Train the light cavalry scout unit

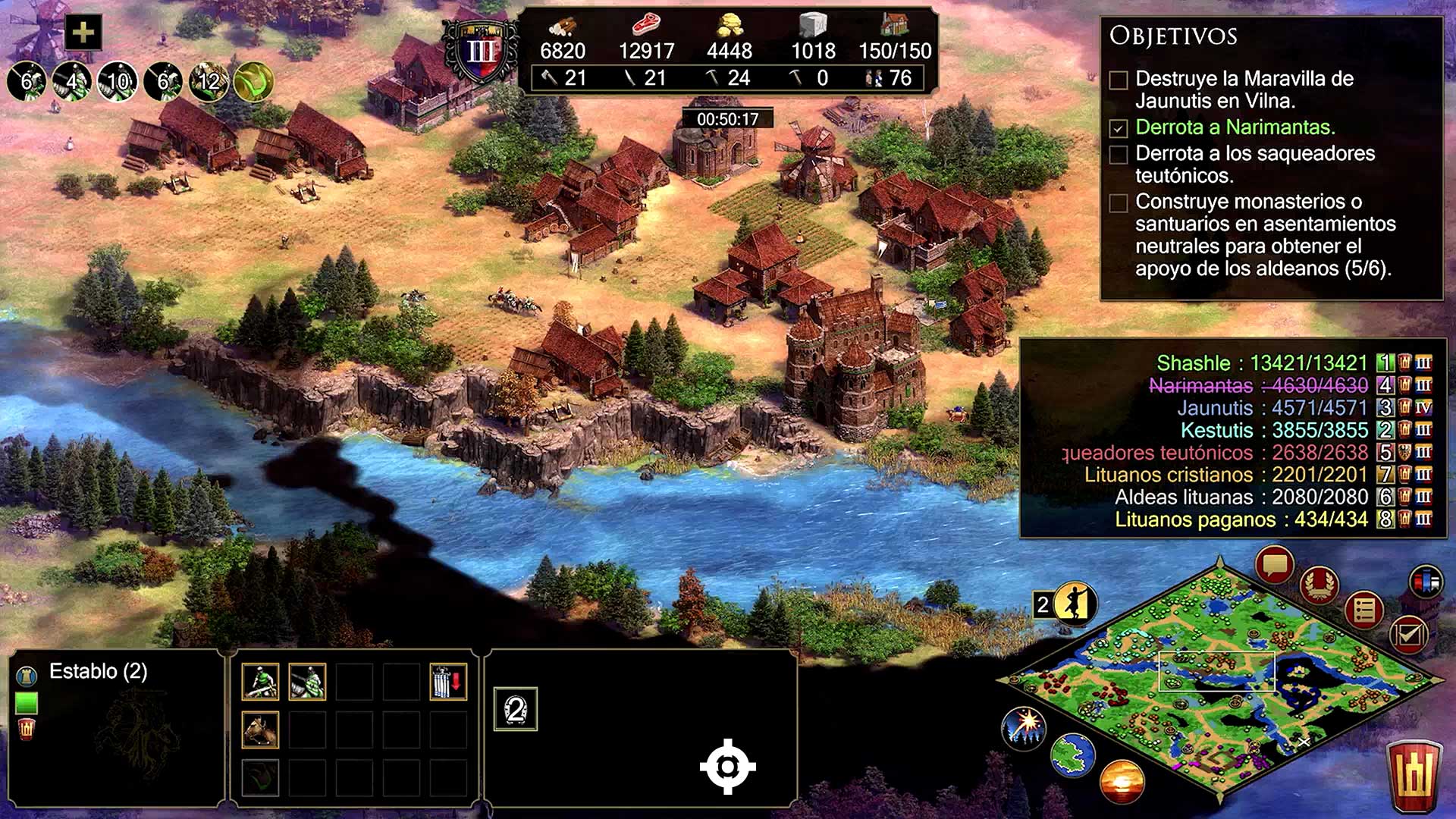[x=260, y=681]
